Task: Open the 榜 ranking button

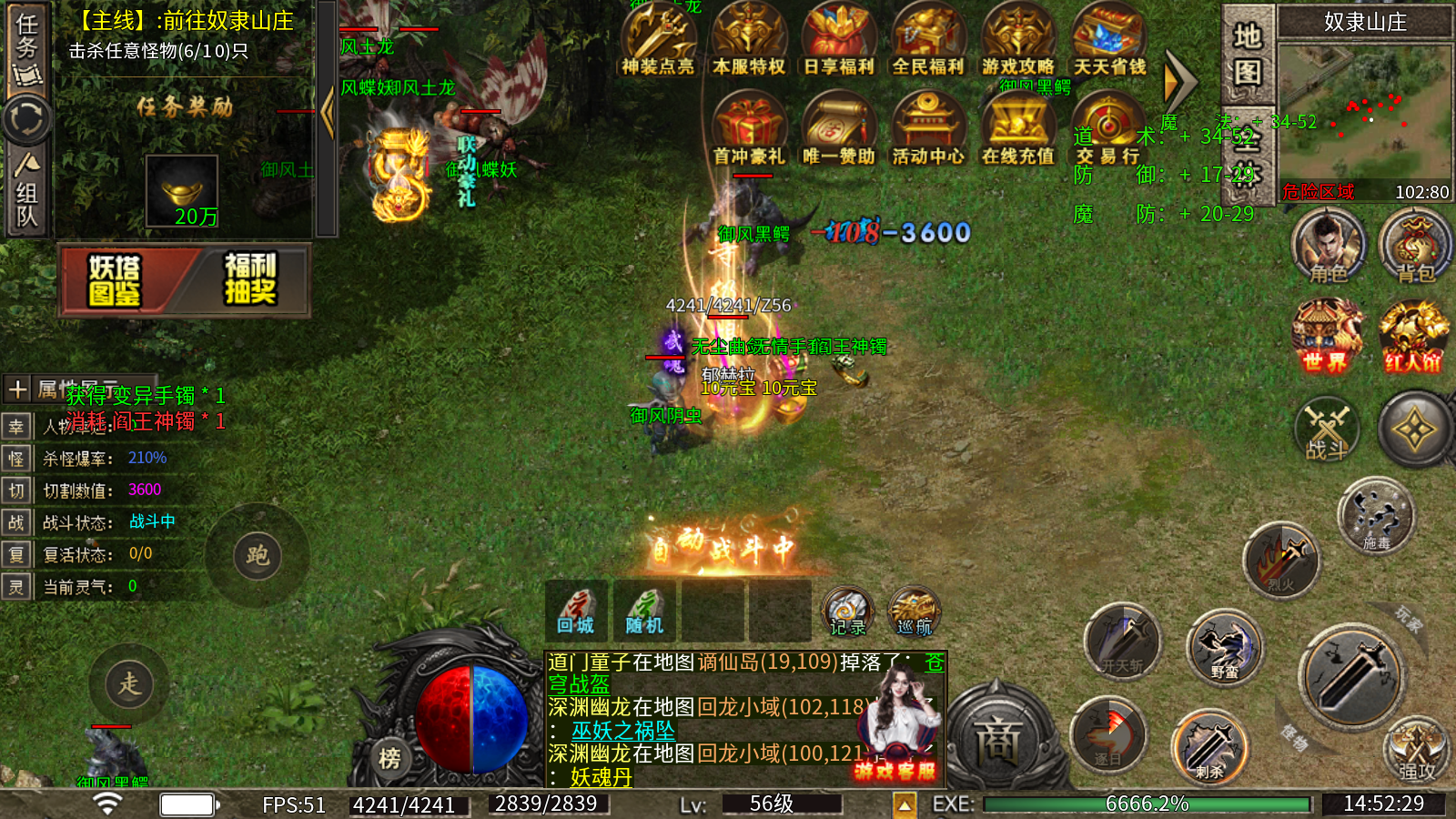Action: pyautogui.click(x=389, y=757)
